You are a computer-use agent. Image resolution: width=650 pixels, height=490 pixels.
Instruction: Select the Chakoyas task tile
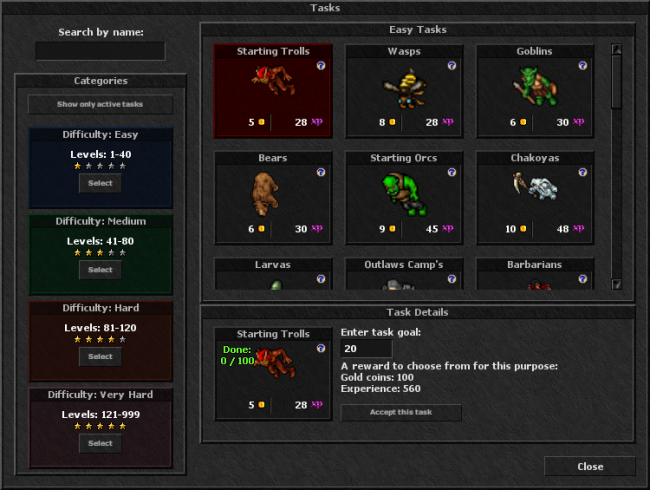(x=535, y=197)
